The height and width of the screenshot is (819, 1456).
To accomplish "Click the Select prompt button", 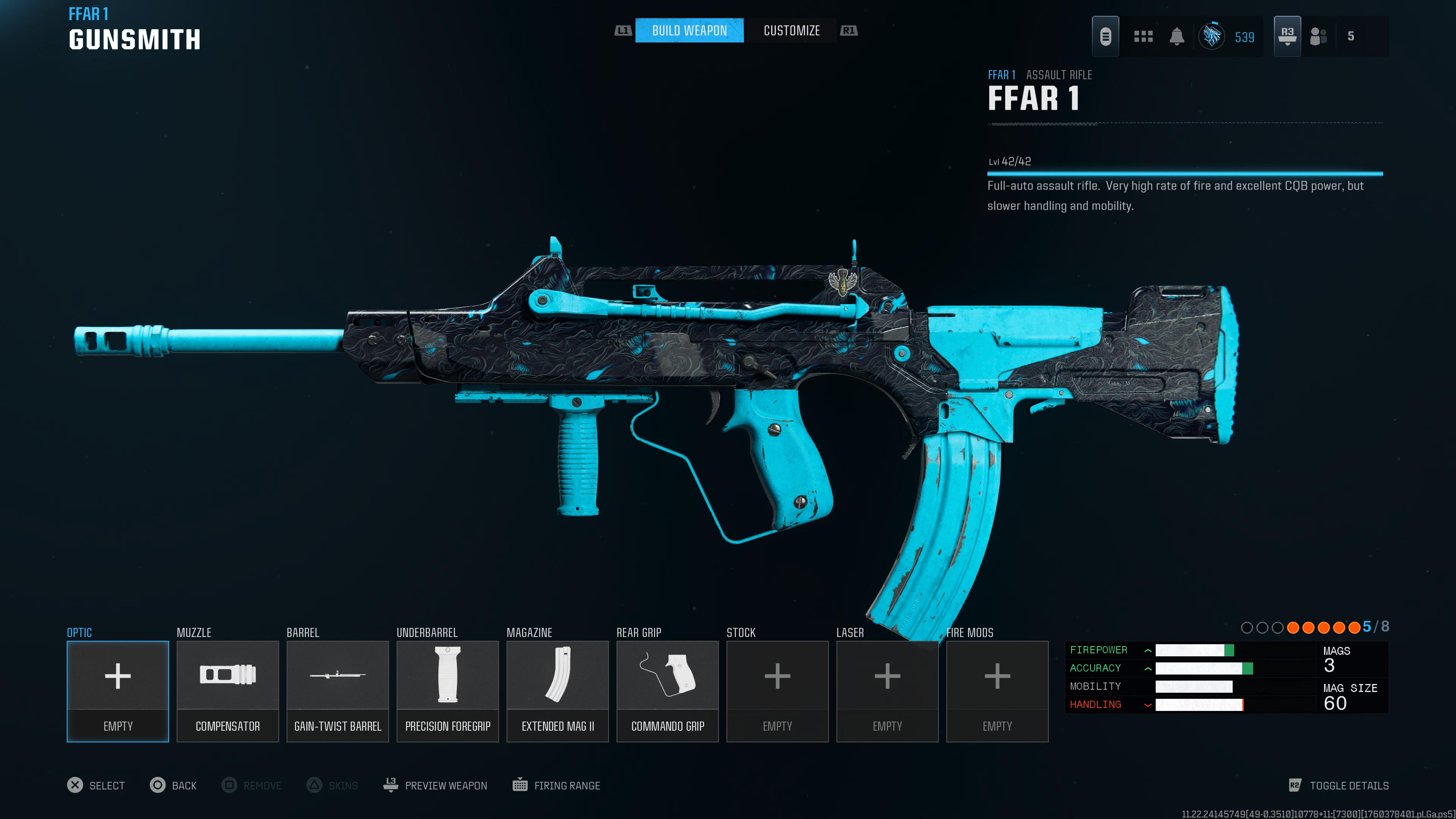I will (96, 785).
